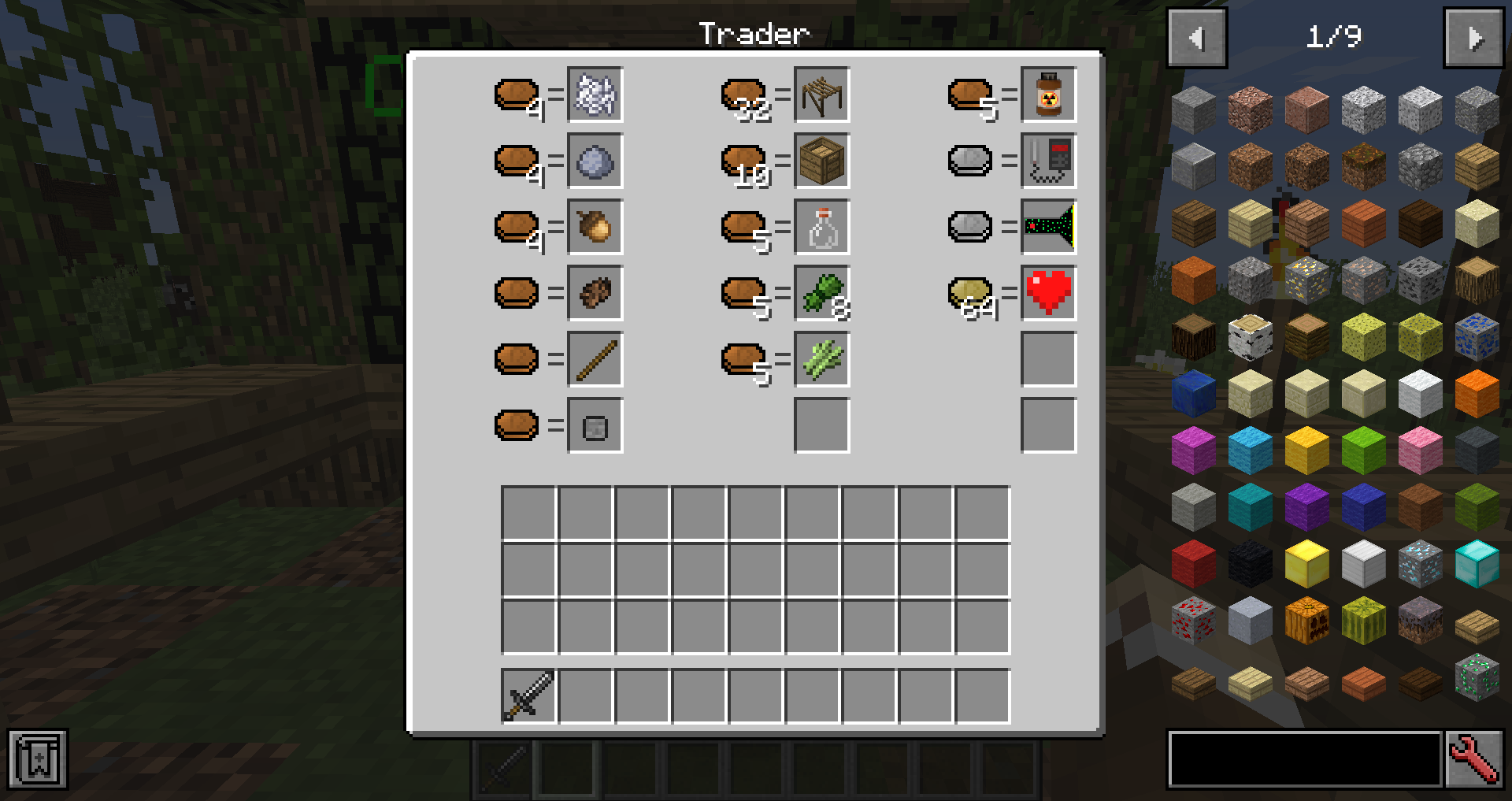Choose the orange wool block
The height and width of the screenshot is (801, 1512).
point(1477,394)
